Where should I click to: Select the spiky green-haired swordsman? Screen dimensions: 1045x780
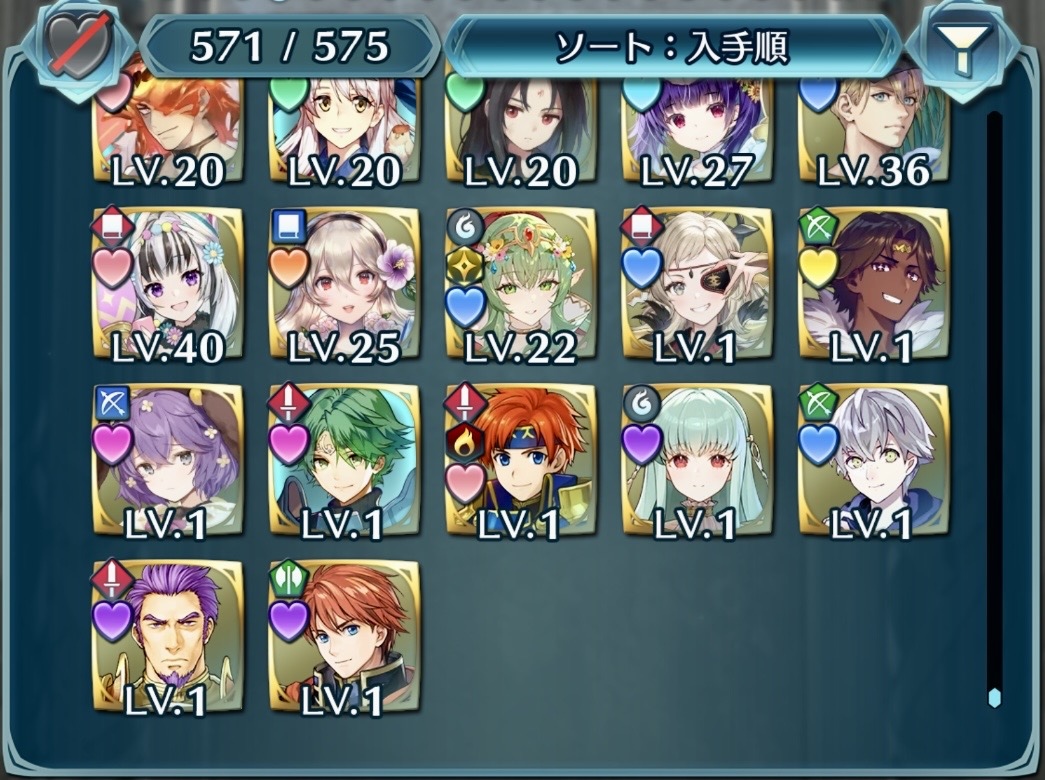click(344, 460)
